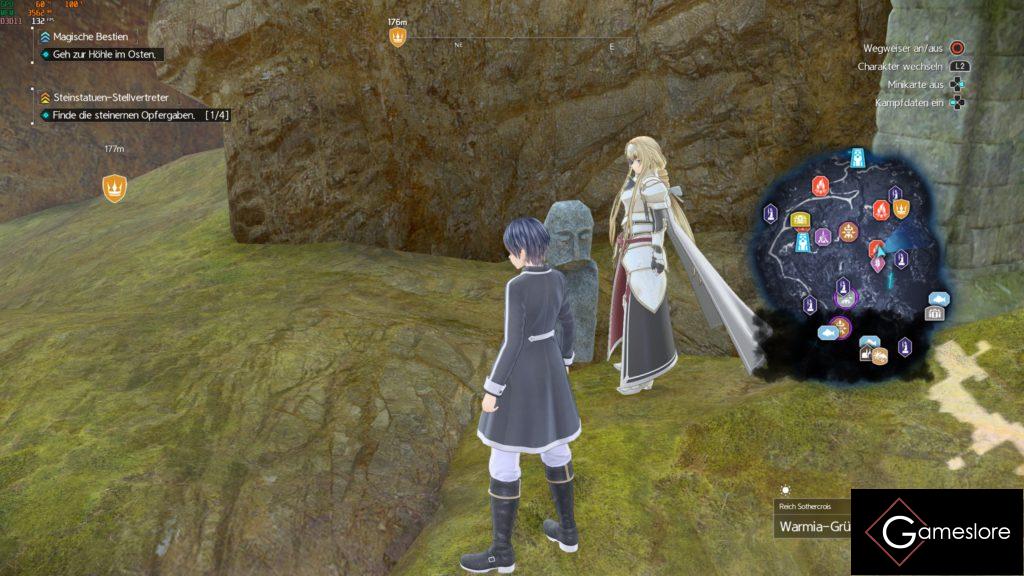Click the yellow square icon on the minimap
This screenshot has width=1024, height=576.
click(x=799, y=220)
